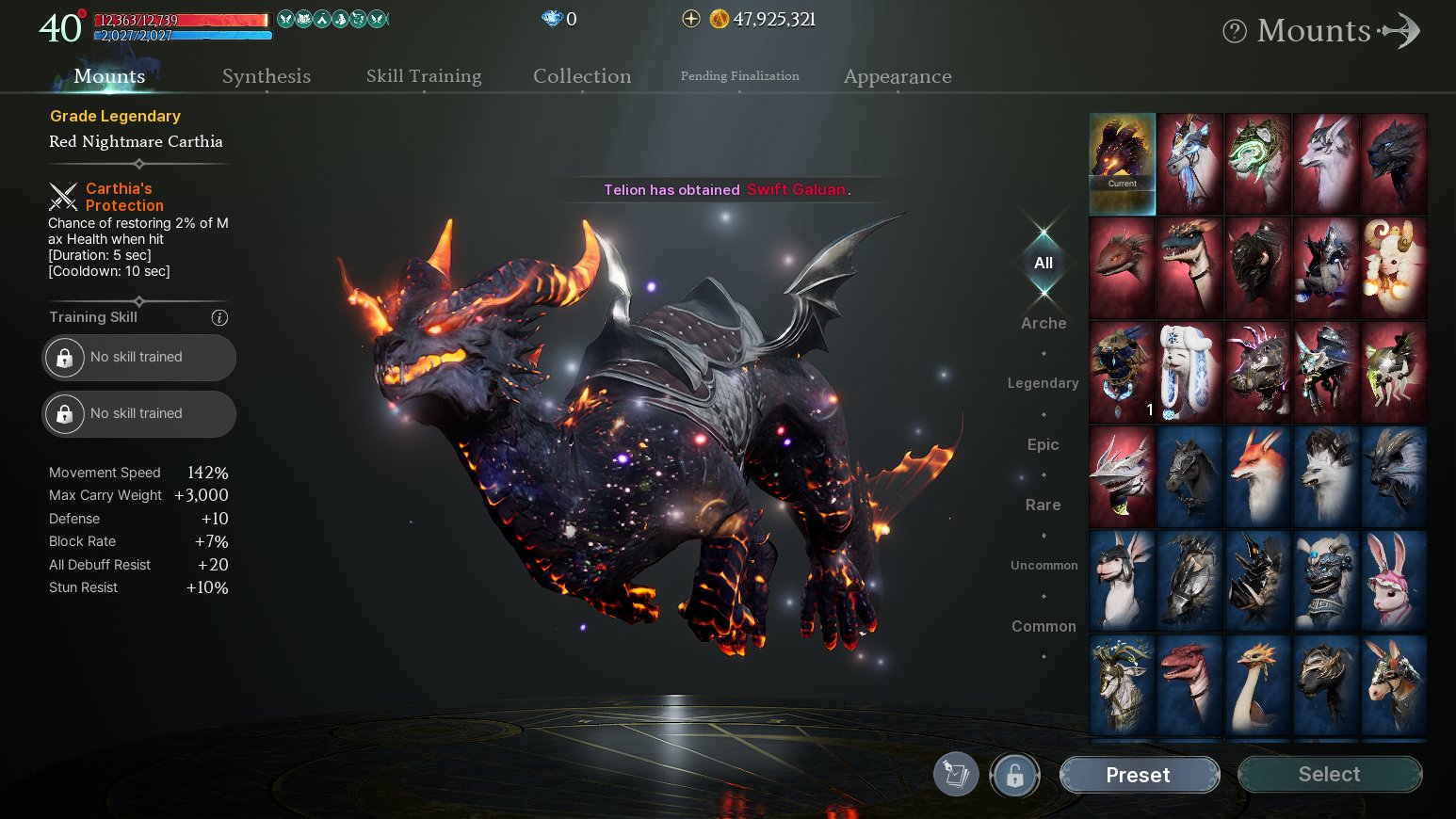Filter mounts by Legendary grade

1043,383
